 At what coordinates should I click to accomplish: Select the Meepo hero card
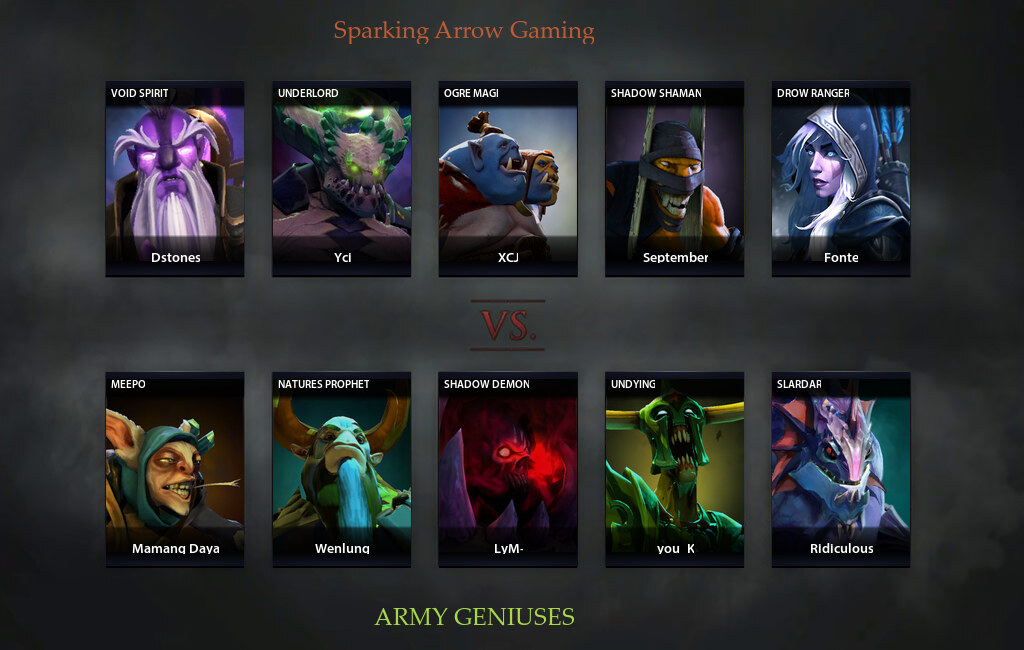(175, 470)
